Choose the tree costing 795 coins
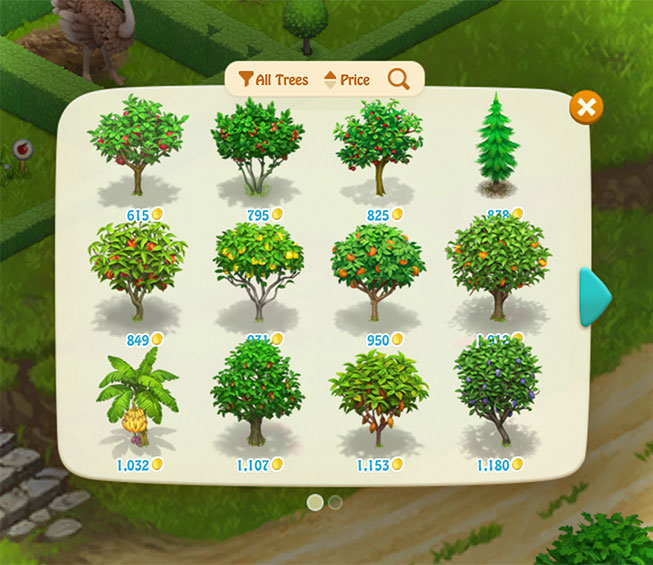 coord(258,148)
